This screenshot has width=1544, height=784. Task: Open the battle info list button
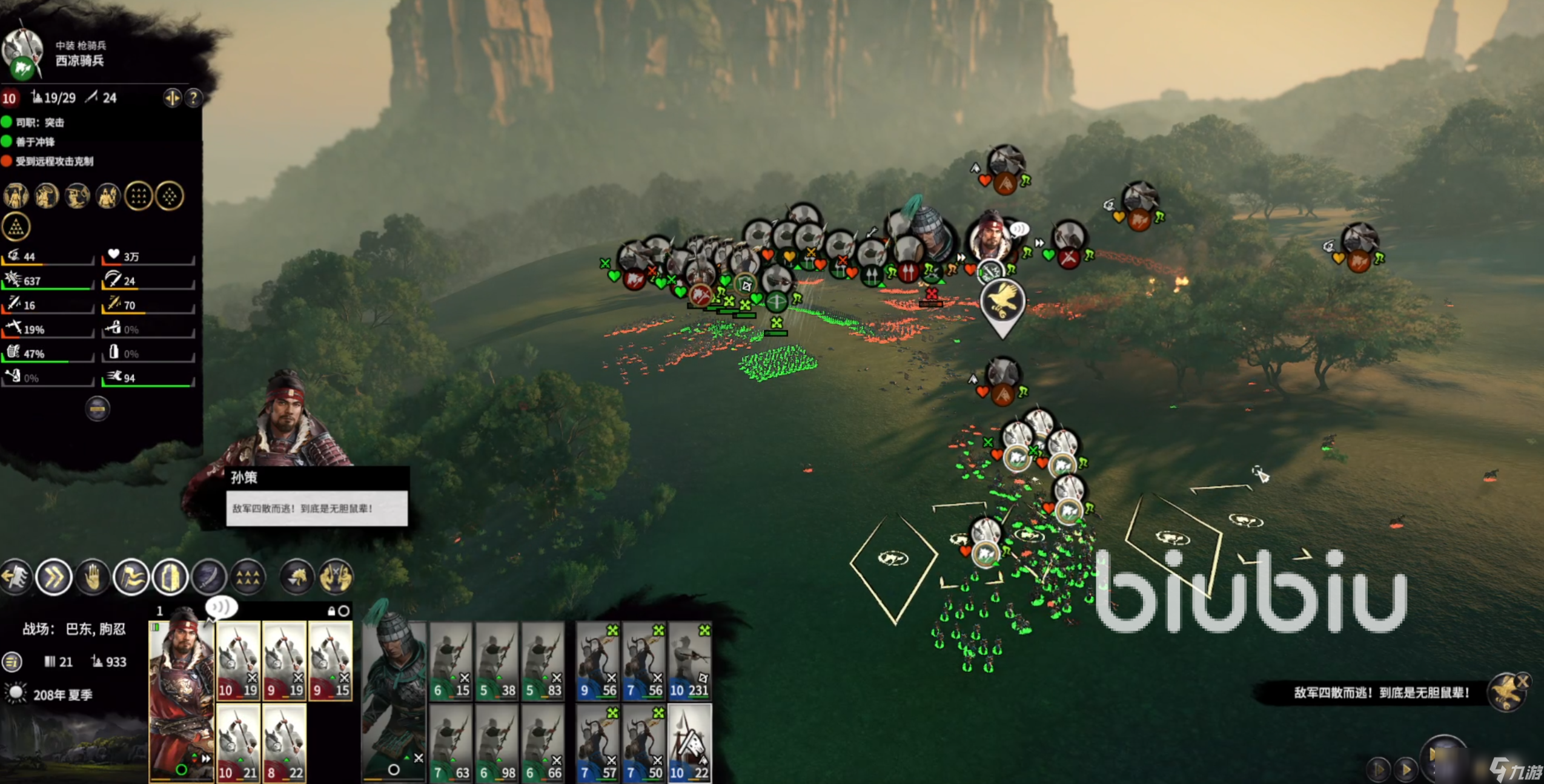coord(12,662)
